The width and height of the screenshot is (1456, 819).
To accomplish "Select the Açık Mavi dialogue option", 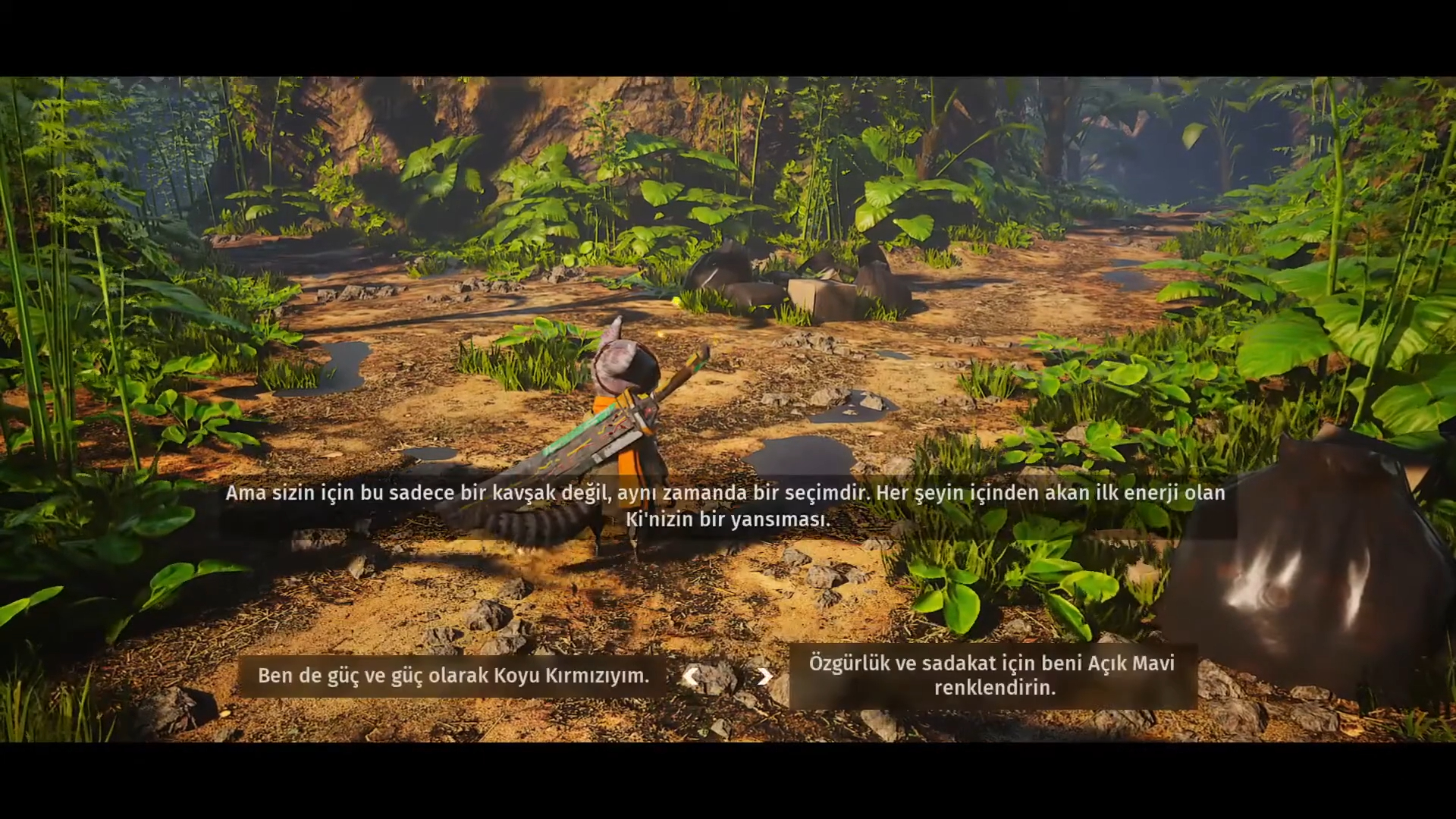I will coord(992,676).
